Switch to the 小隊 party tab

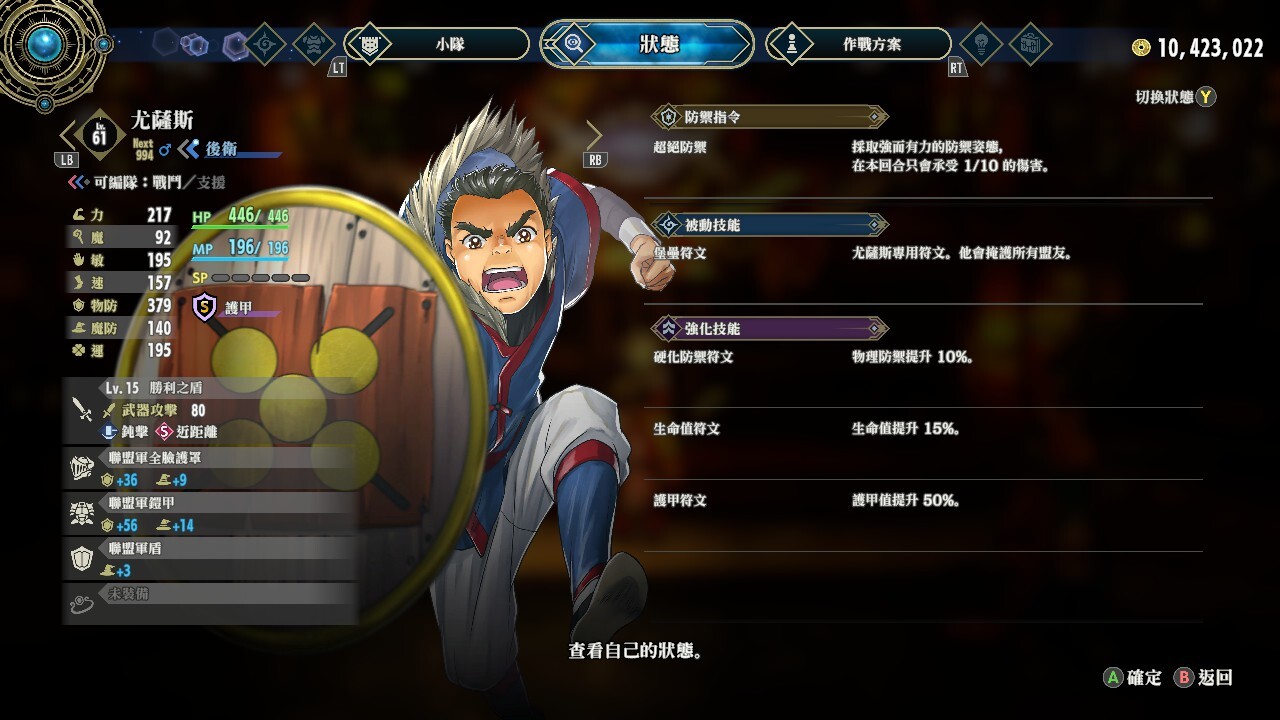(437, 44)
